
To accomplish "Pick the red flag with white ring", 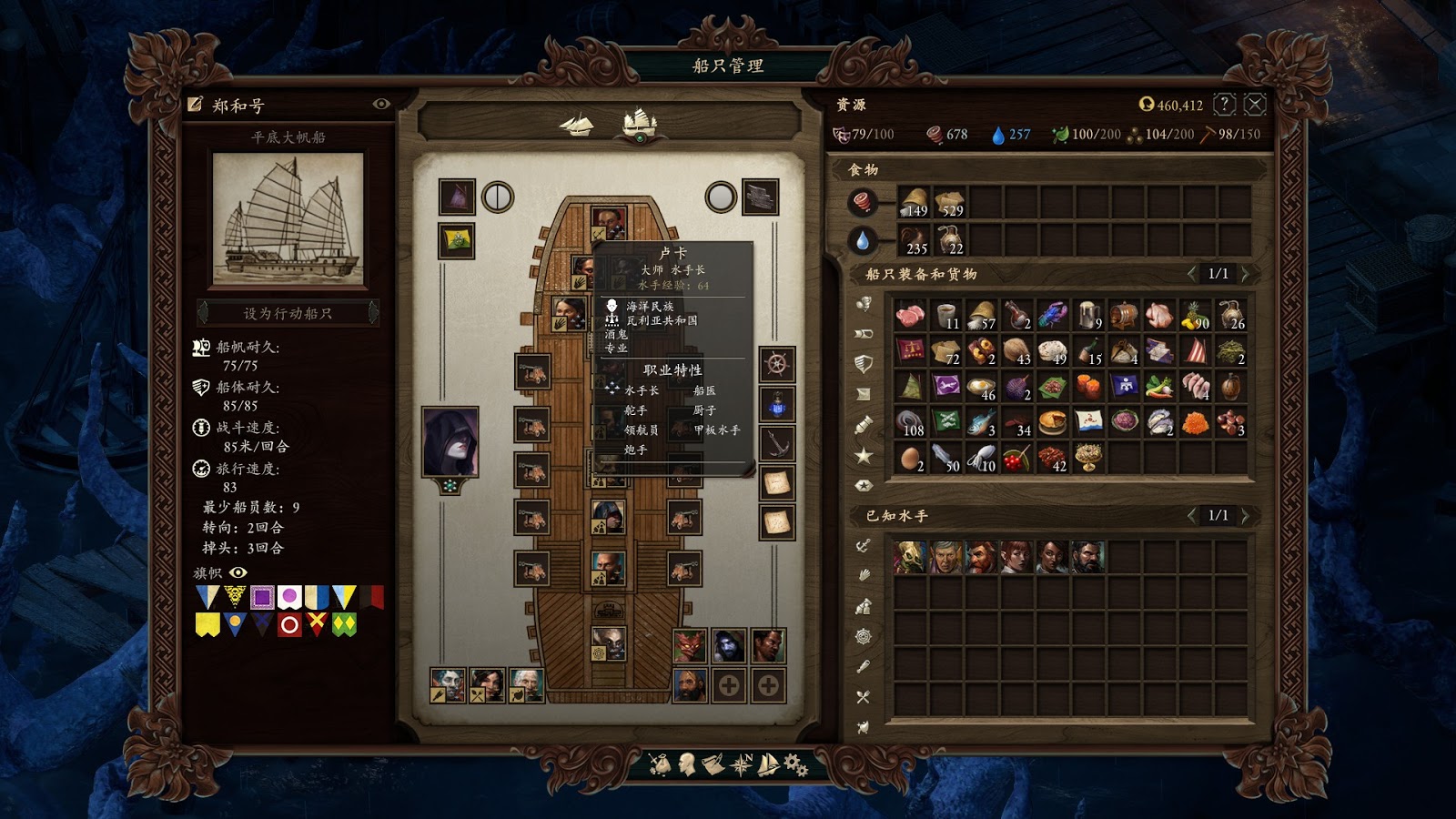I will coord(289,624).
